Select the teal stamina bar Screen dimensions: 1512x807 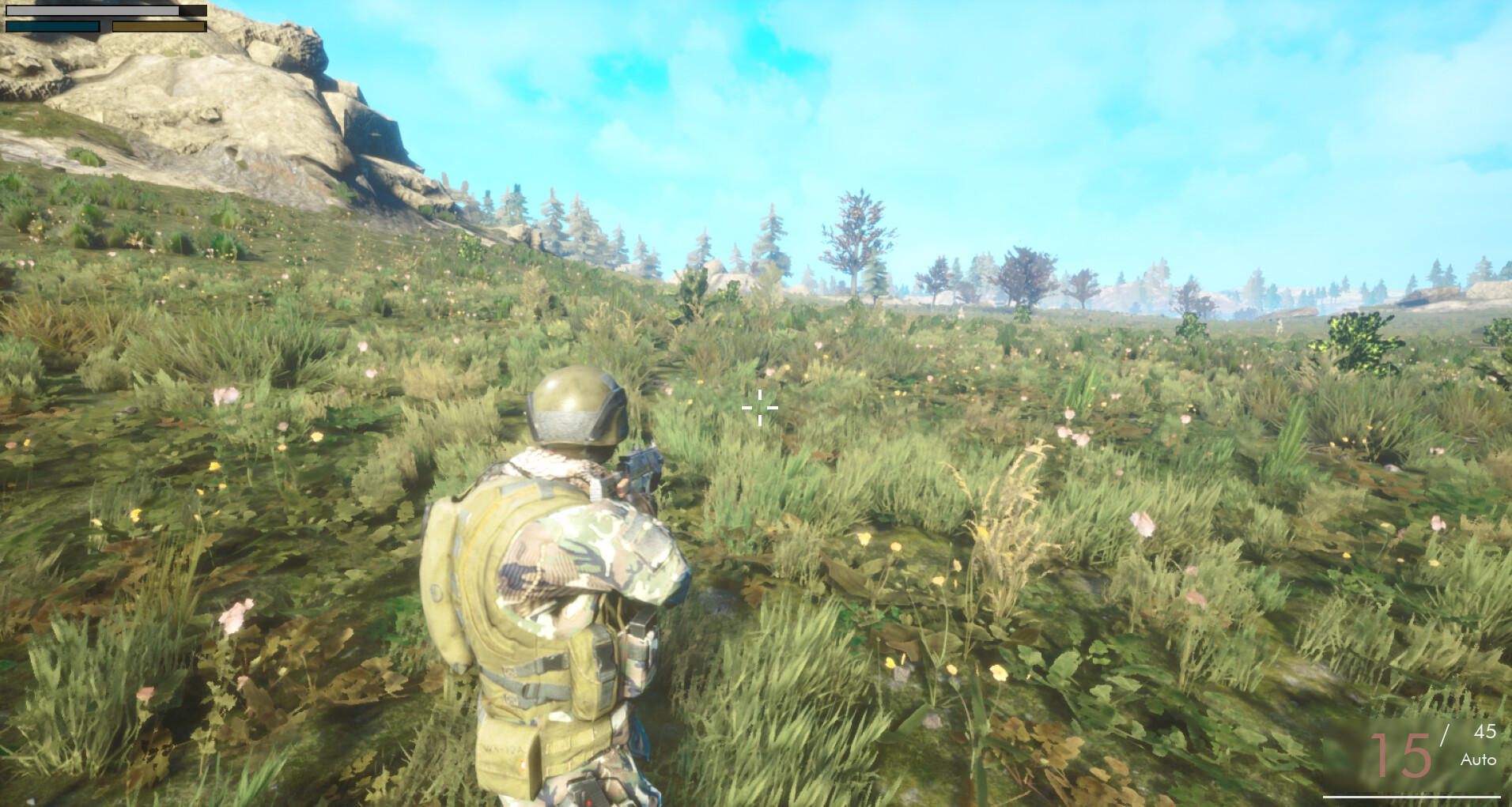[51, 26]
